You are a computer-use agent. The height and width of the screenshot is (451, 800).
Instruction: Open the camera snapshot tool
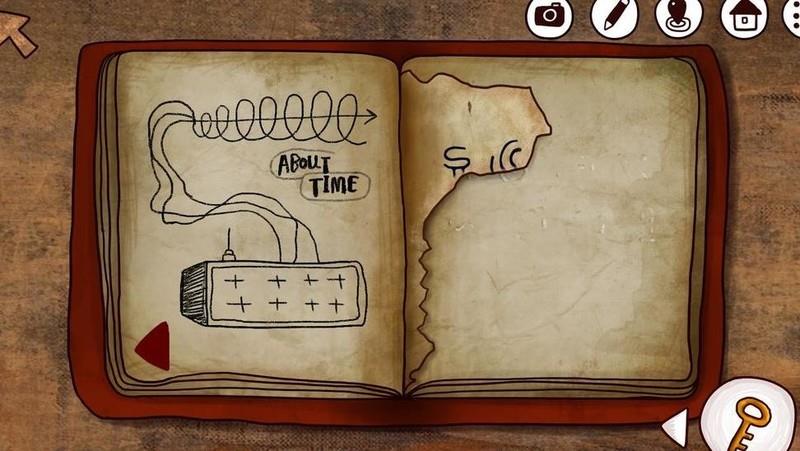549,16
